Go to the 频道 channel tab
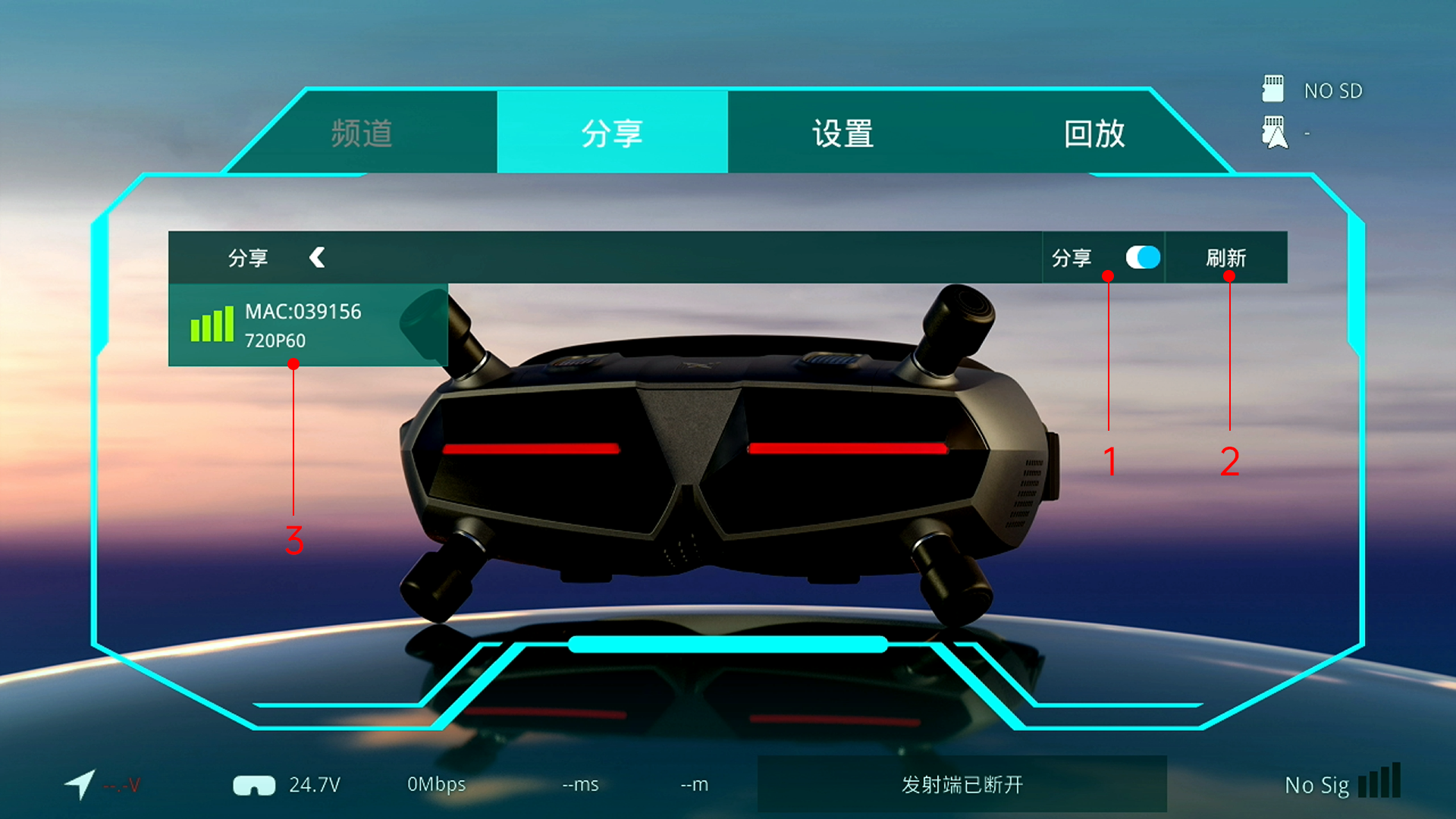The height and width of the screenshot is (819, 1456). tap(362, 134)
